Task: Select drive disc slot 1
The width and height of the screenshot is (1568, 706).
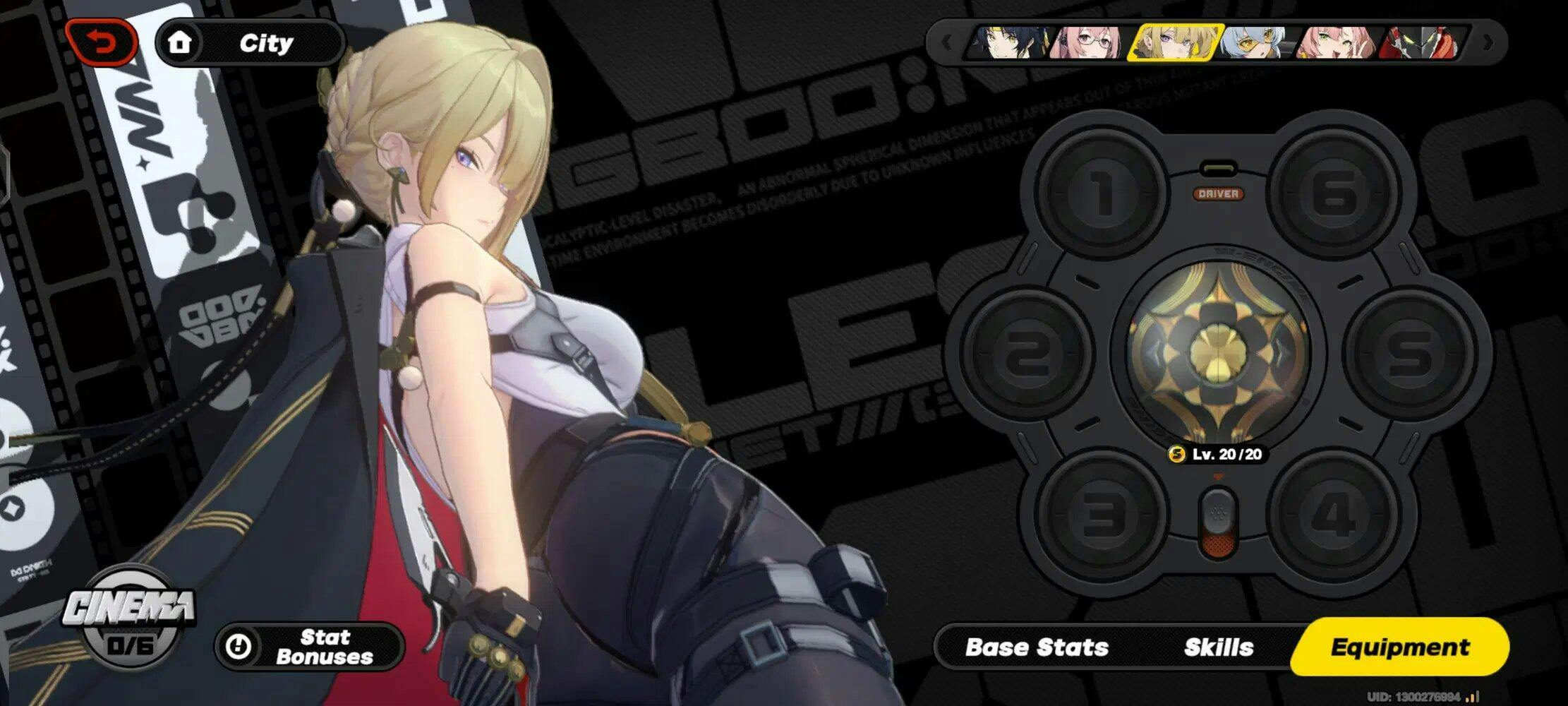Action: 1101,193
